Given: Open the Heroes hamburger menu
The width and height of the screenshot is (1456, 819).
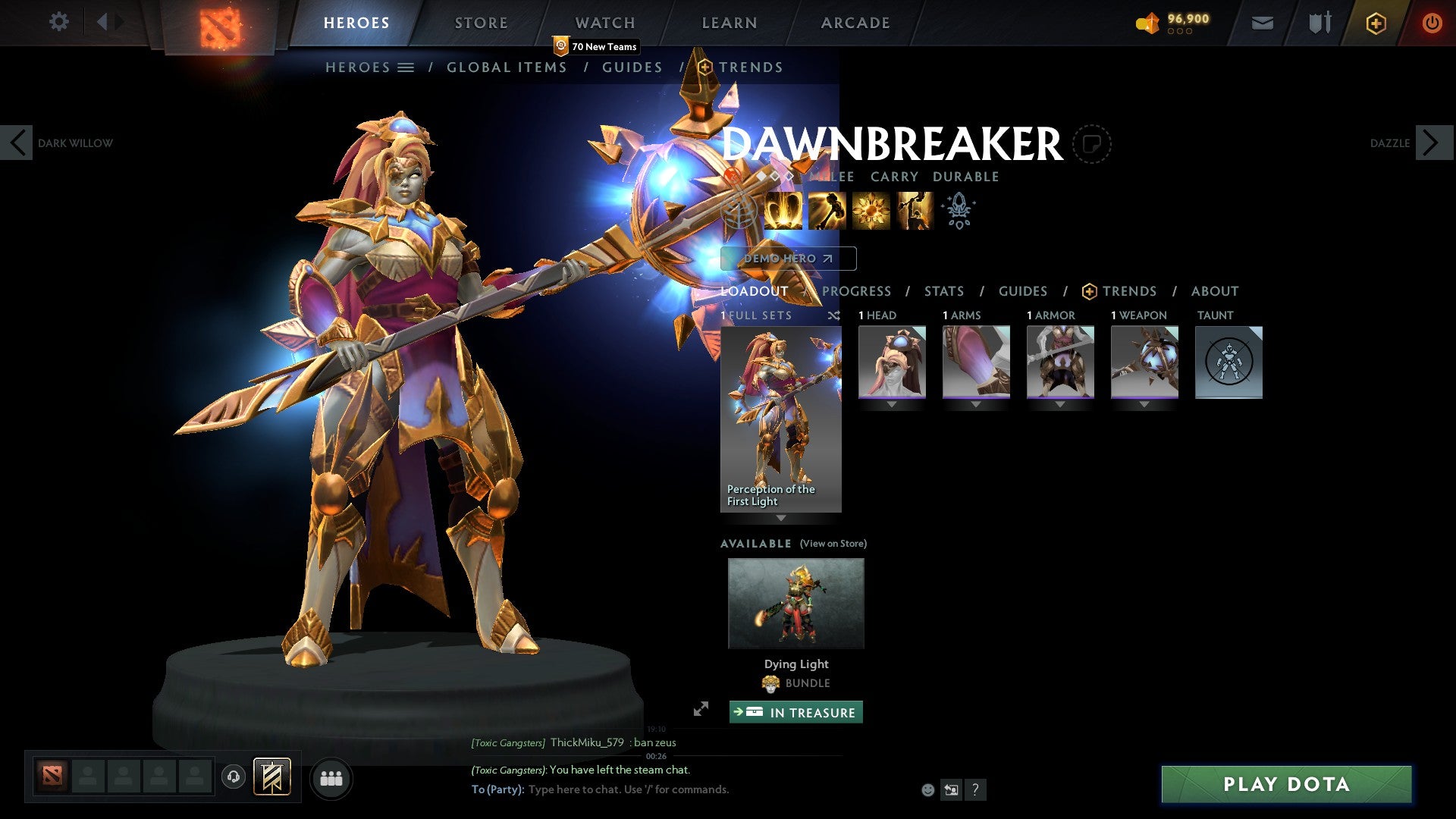Looking at the screenshot, I should pyautogui.click(x=406, y=67).
